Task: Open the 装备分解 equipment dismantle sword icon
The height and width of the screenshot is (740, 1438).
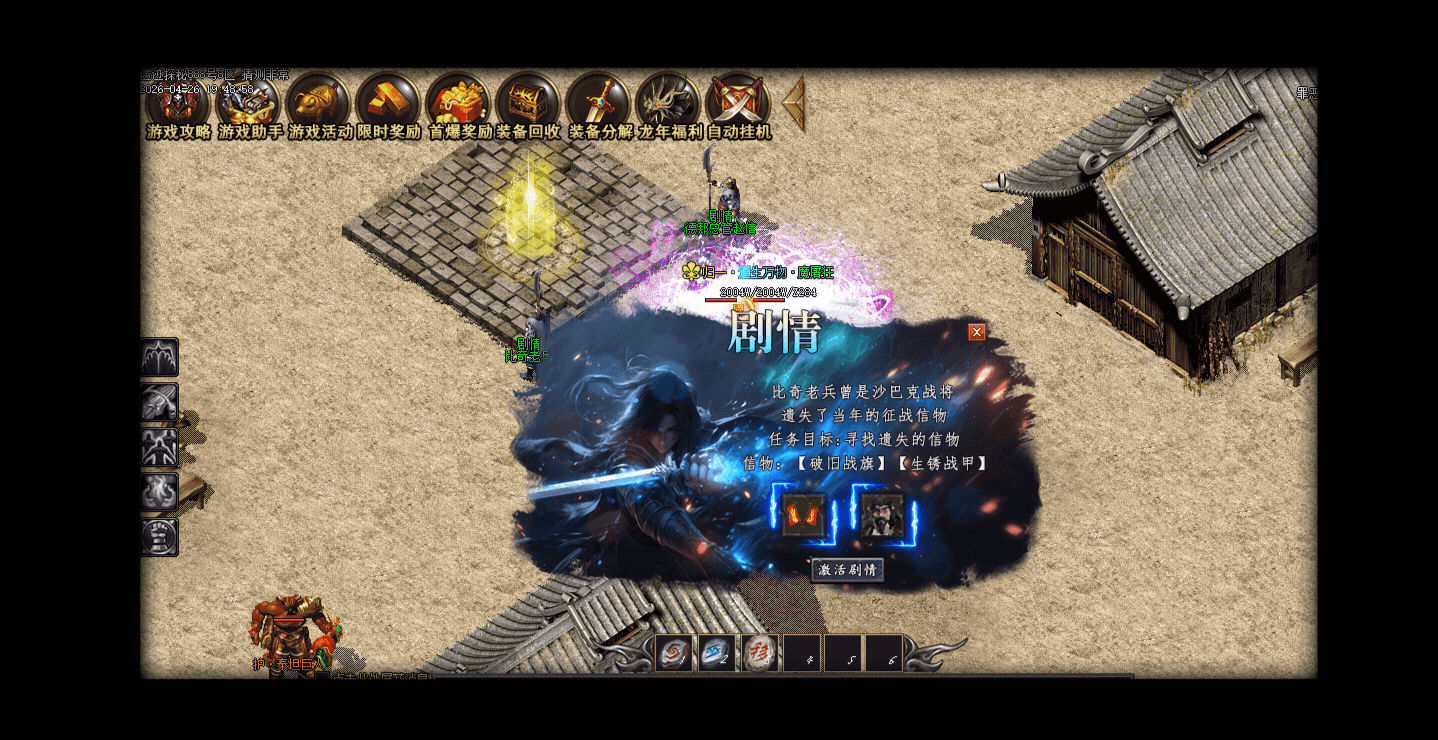Action: pyautogui.click(x=598, y=104)
